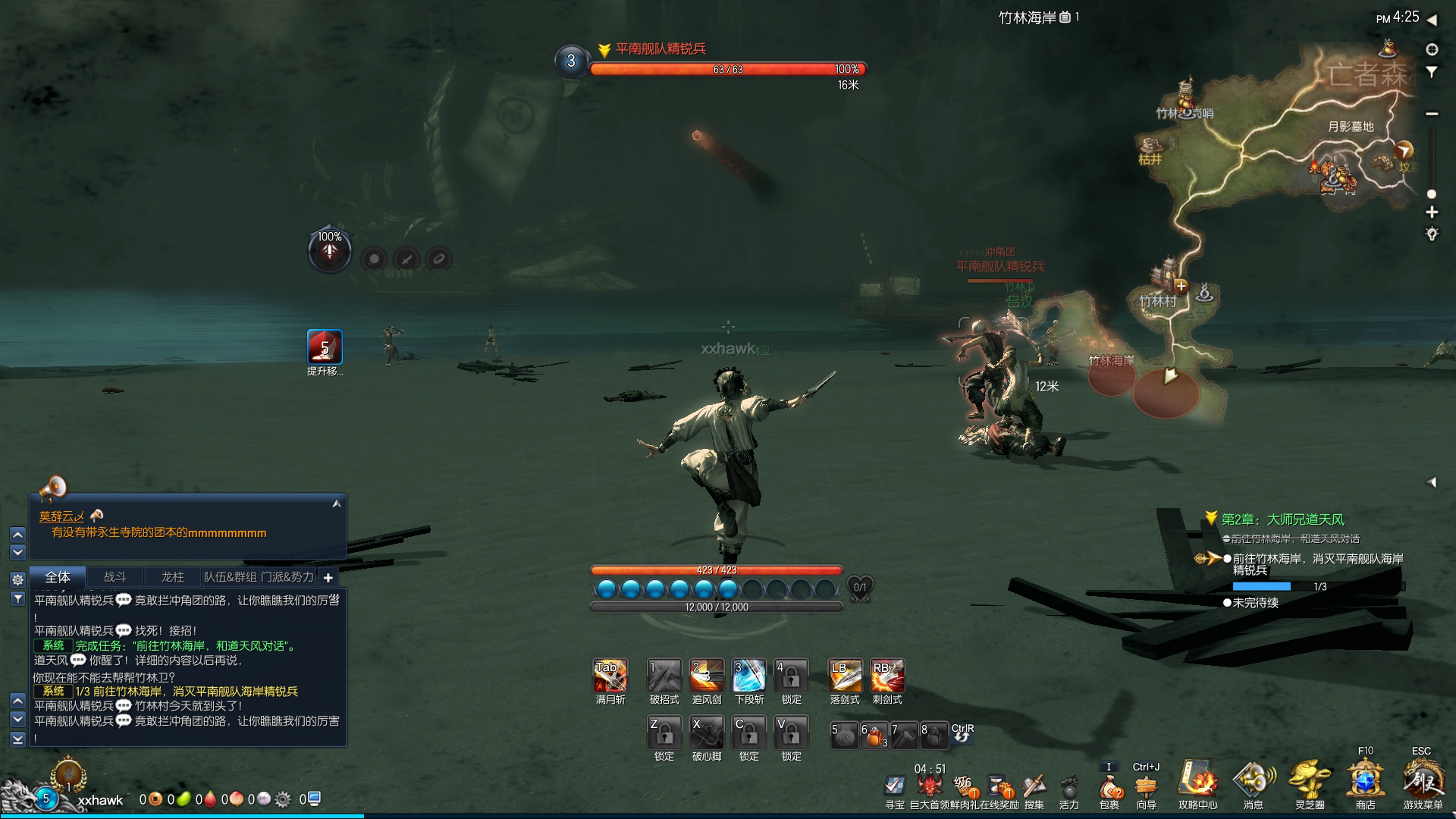Open the 消息 megaphone messages
This screenshot has width=1456, height=819.
(x=1254, y=780)
